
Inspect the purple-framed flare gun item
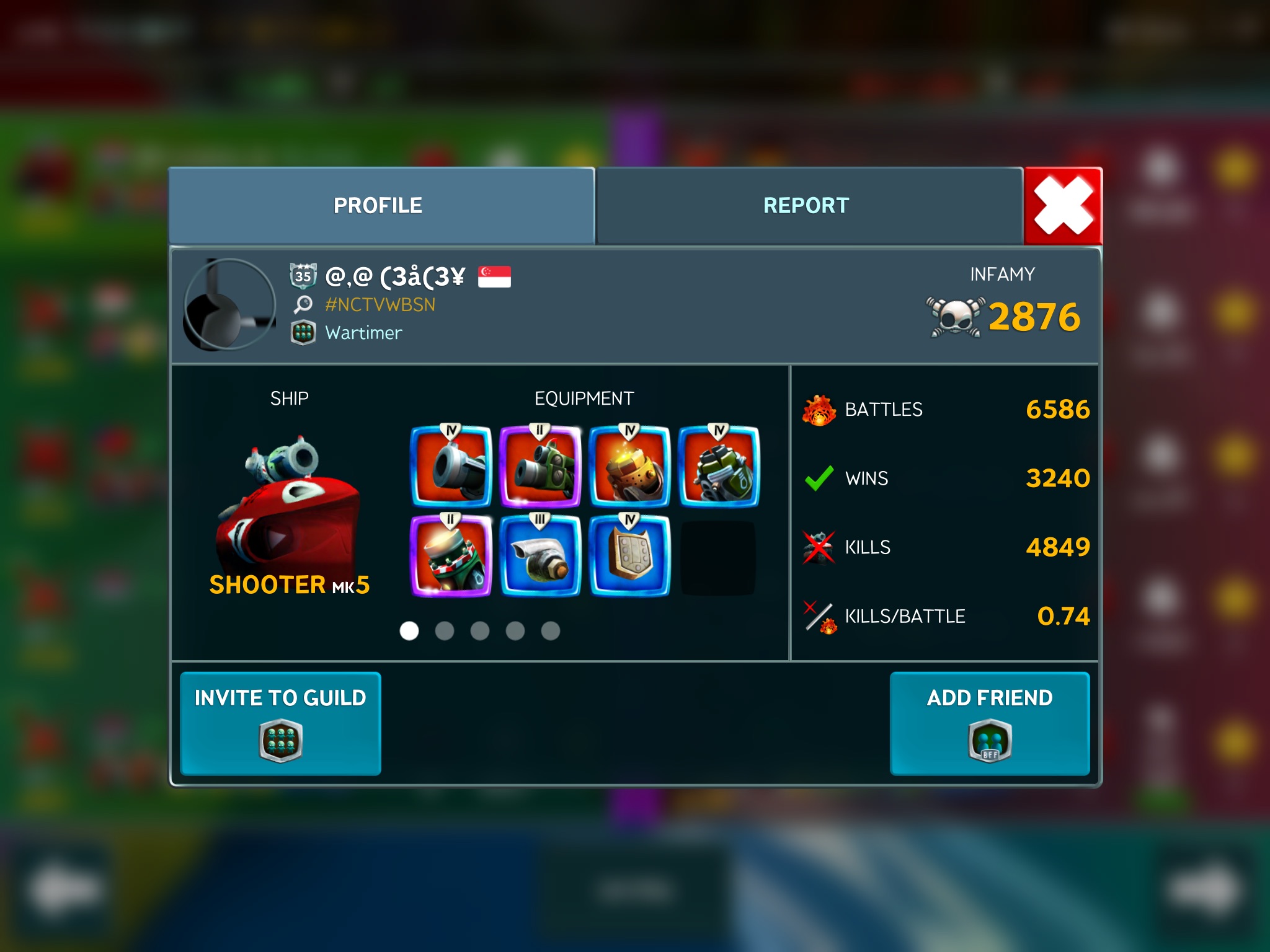pos(451,555)
